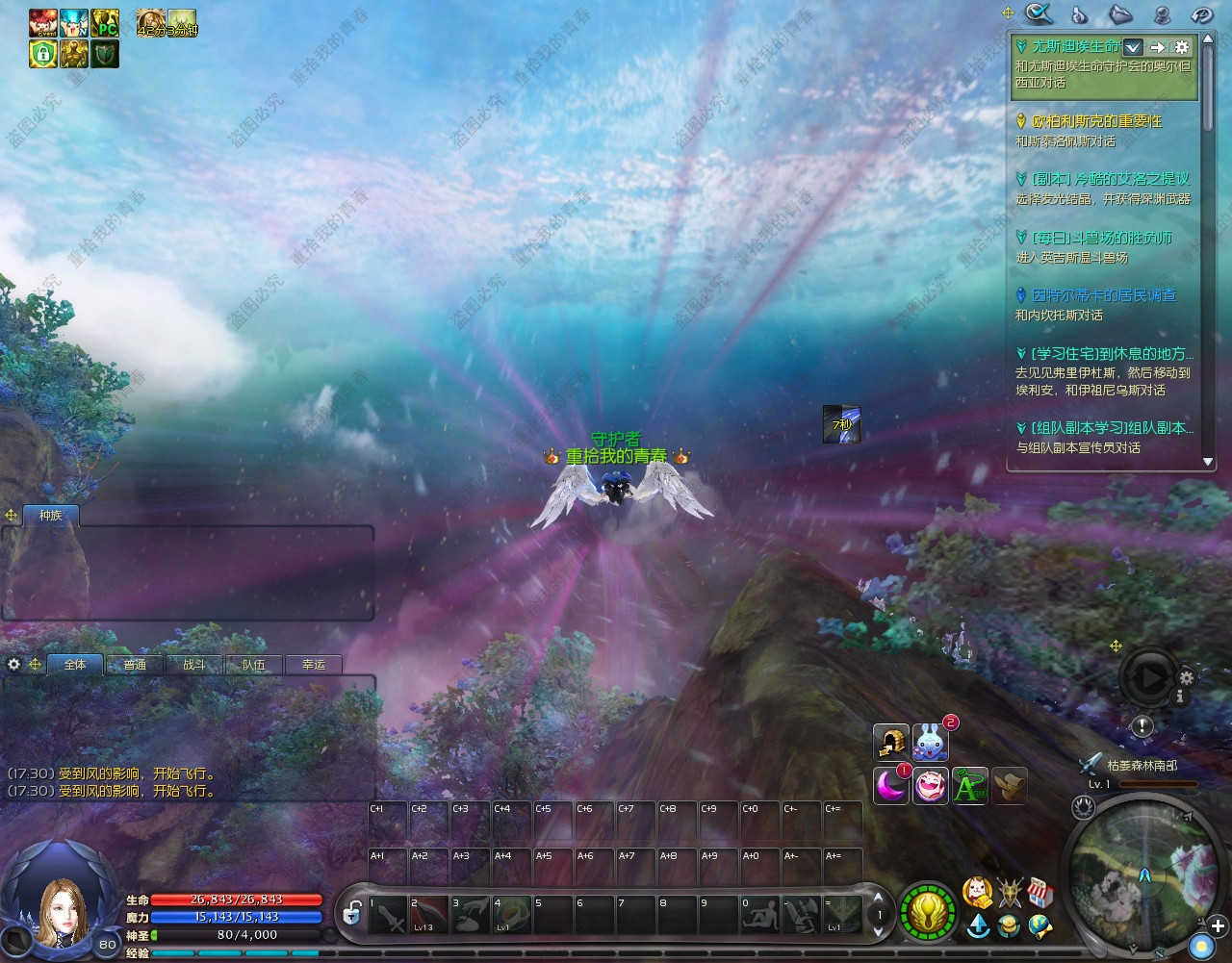Viewport: 1232px width, 963px height.
Task: Open the purple crescent moon icon
Action: pyautogui.click(x=890, y=786)
